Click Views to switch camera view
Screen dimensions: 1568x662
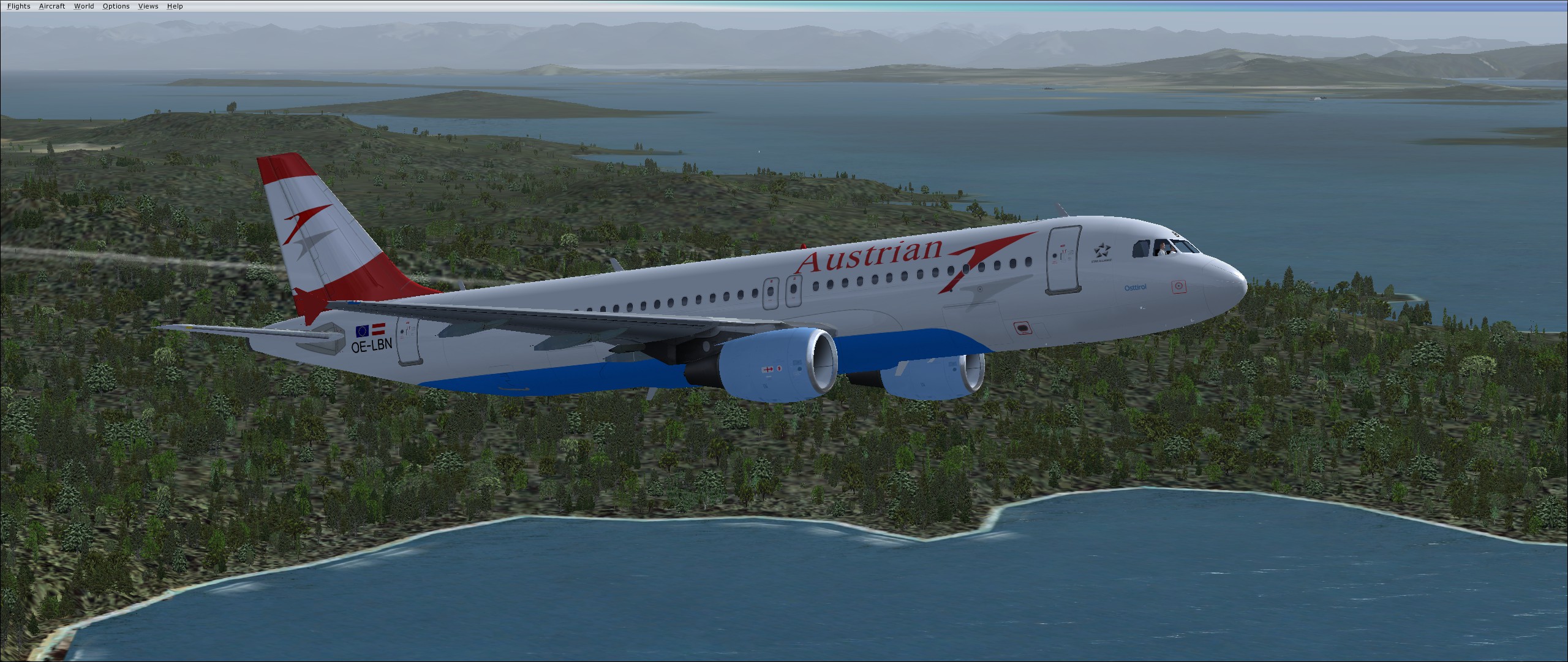(x=148, y=6)
